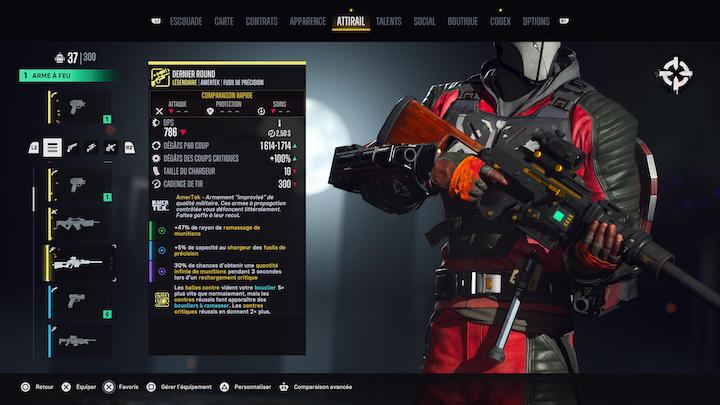
Task: Go to the Apparence tab
Action: [x=307, y=21]
